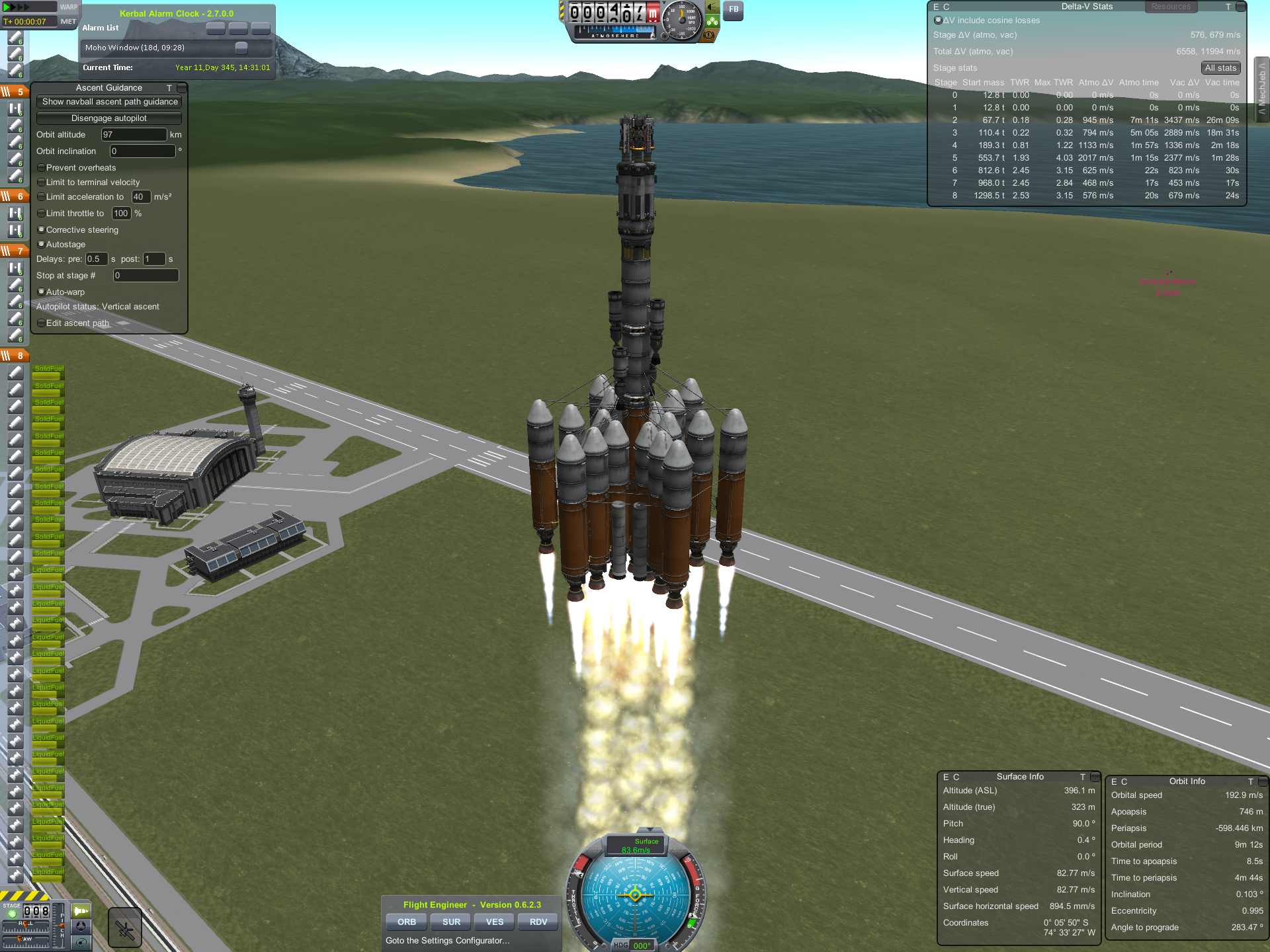Enable Prevent overheats option
Screen dimensions: 1270x952
tap(42, 168)
